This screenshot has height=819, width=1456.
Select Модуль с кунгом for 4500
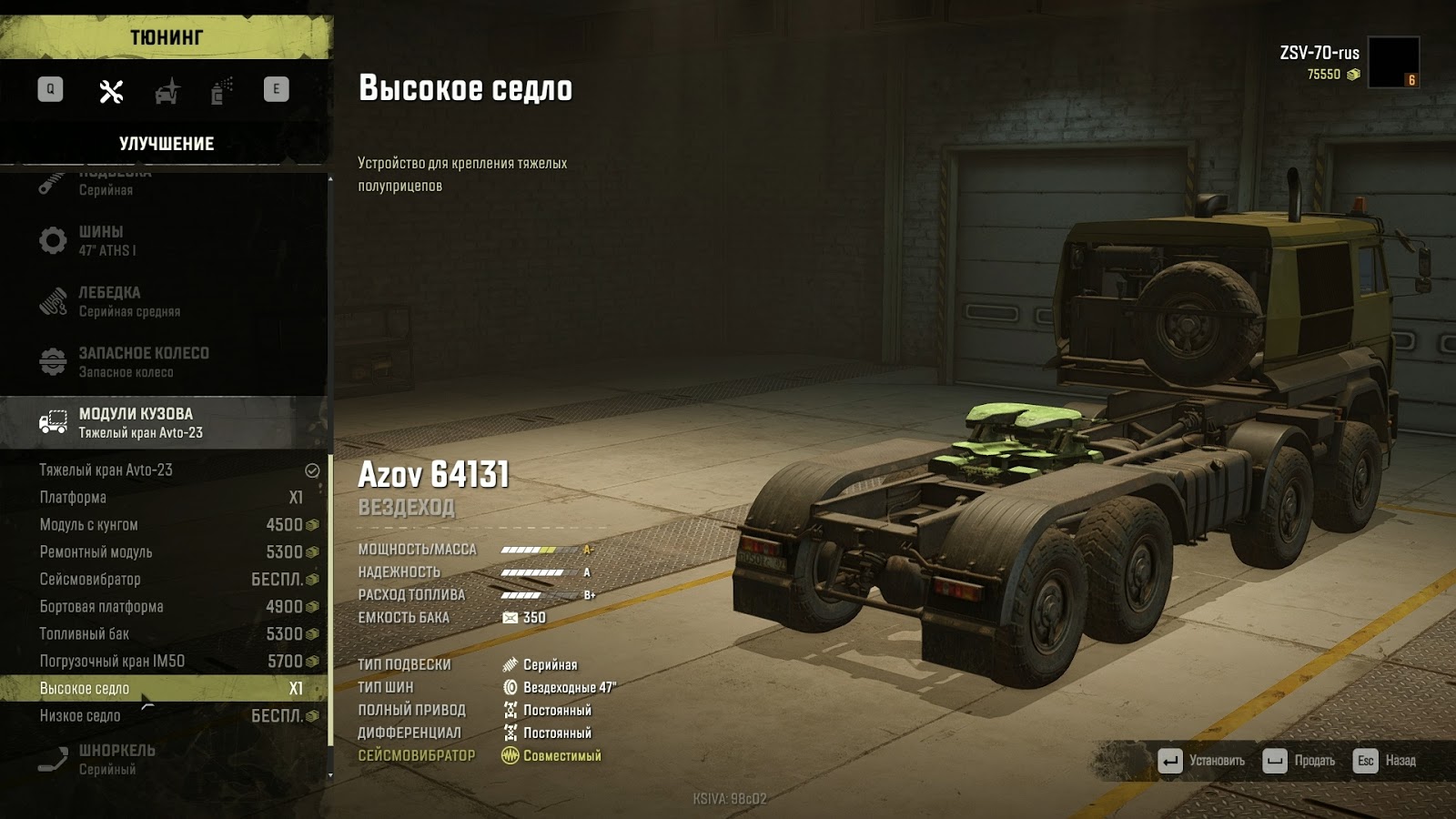[x=164, y=525]
